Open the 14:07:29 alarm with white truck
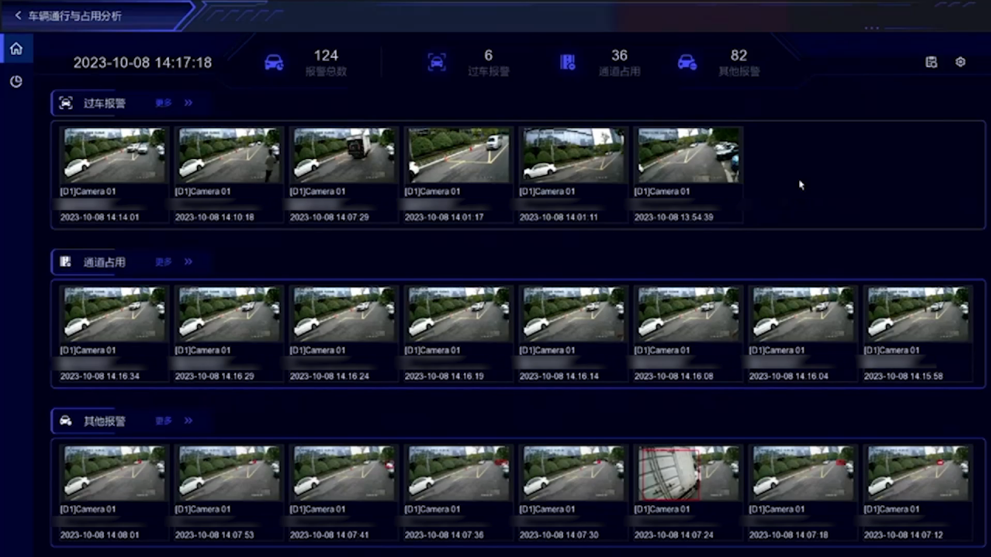The width and height of the screenshot is (991, 557). pyautogui.click(x=343, y=155)
